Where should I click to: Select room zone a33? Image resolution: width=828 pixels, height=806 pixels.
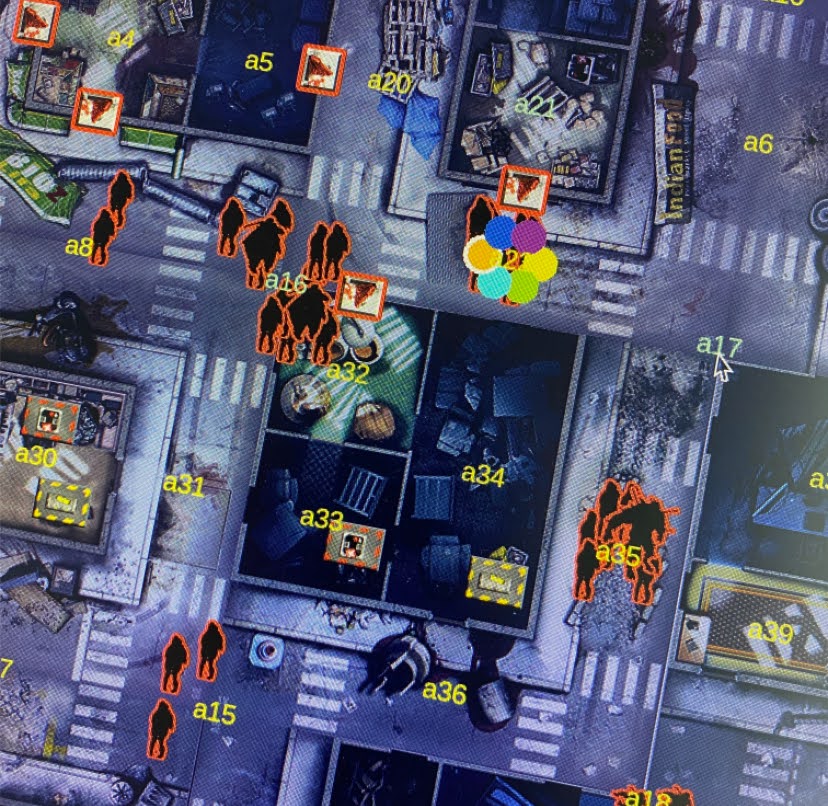[x=321, y=518]
